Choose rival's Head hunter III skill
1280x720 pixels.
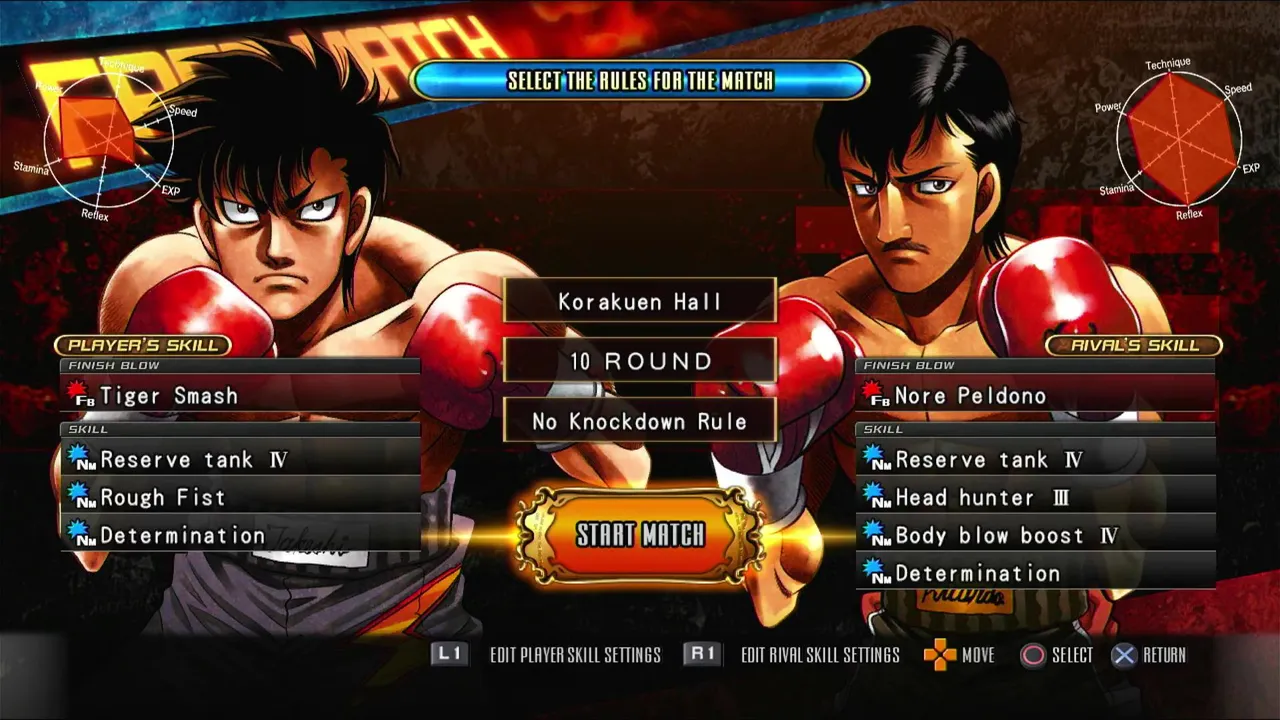1035,498
